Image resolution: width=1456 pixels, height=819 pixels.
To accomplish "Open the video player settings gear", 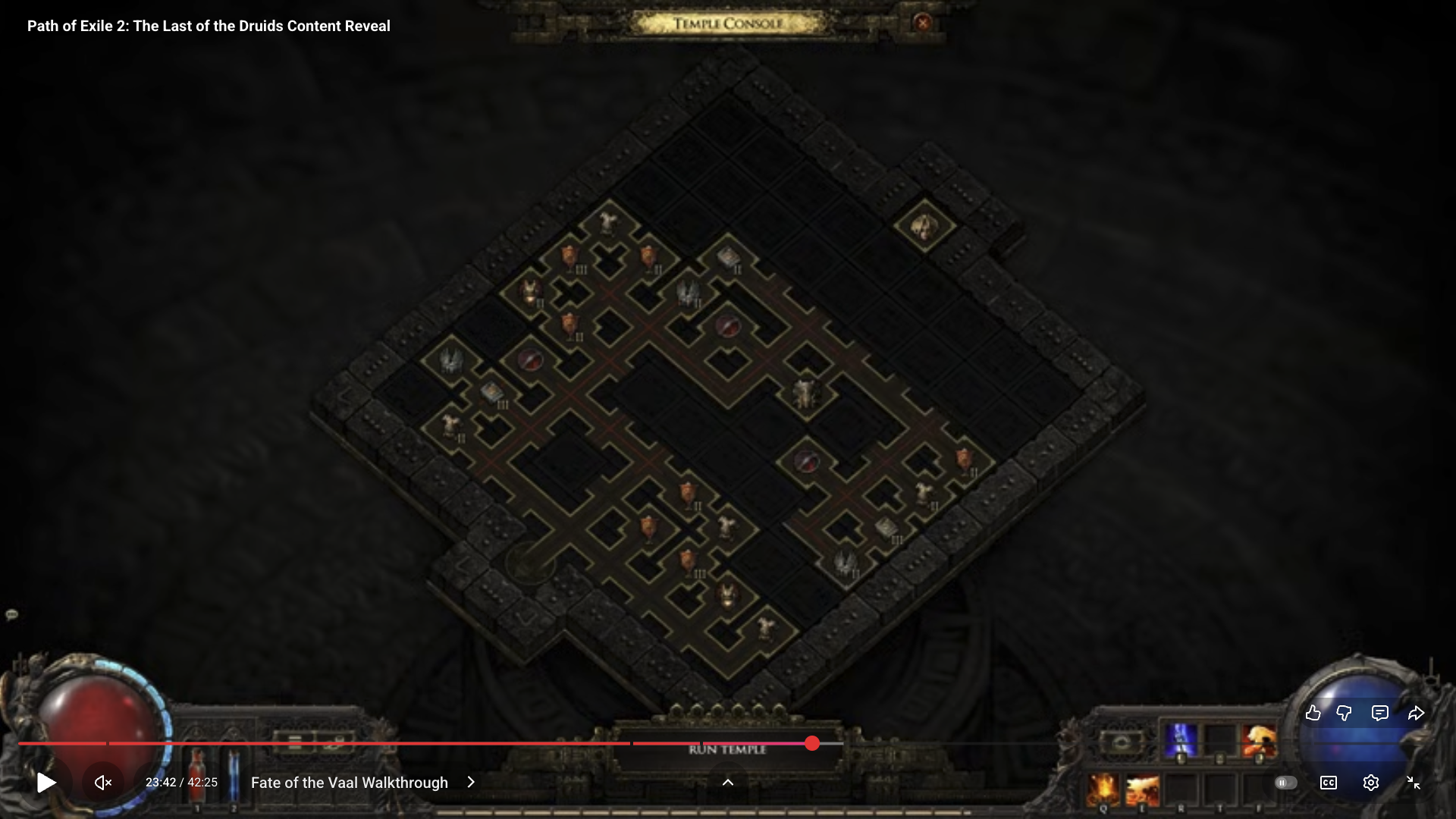I will pyautogui.click(x=1370, y=783).
